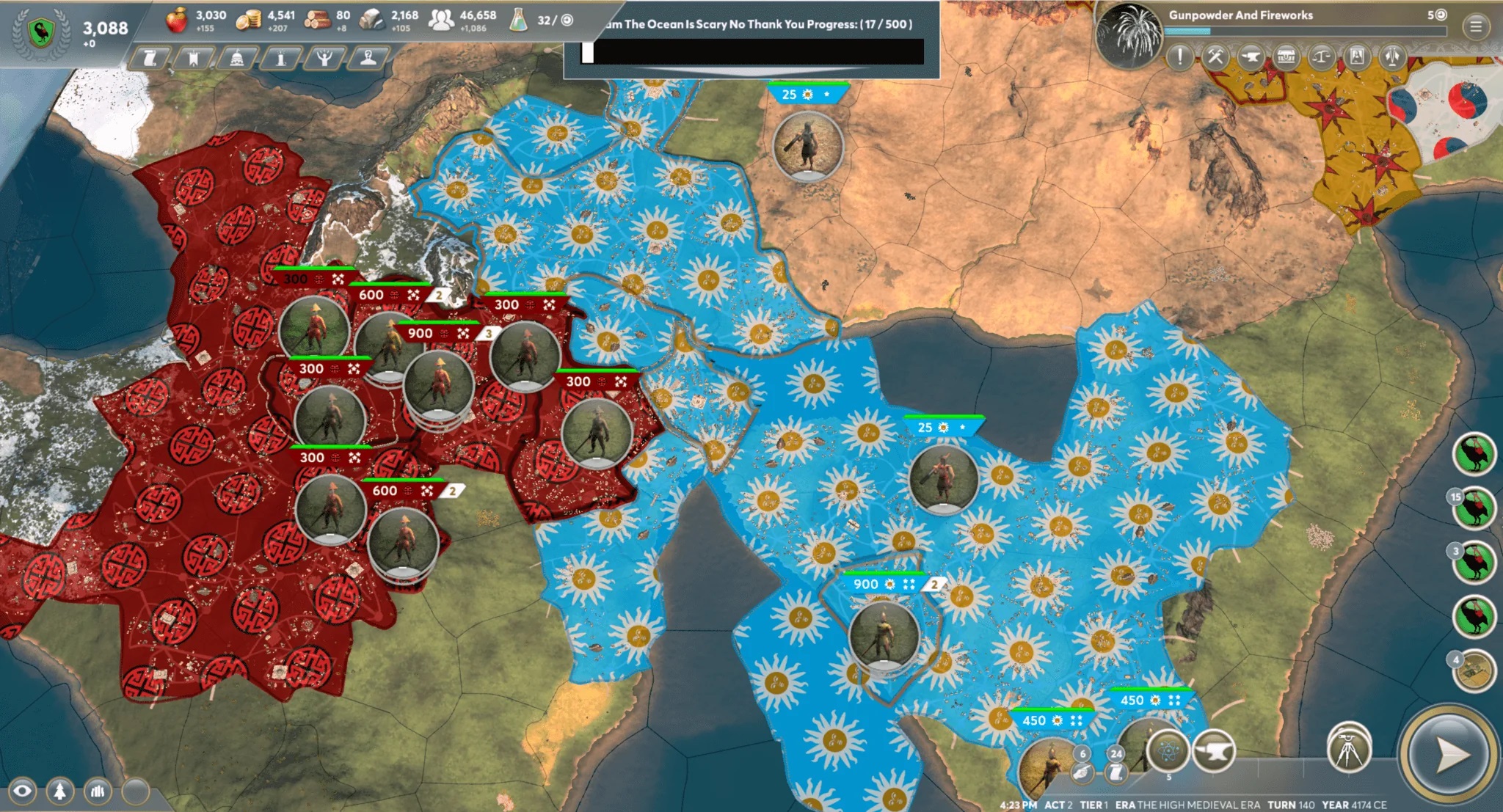Select the 900-strength blue army portrait
Image resolution: width=1503 pixels, height=812 pixels.
(884, 634)
